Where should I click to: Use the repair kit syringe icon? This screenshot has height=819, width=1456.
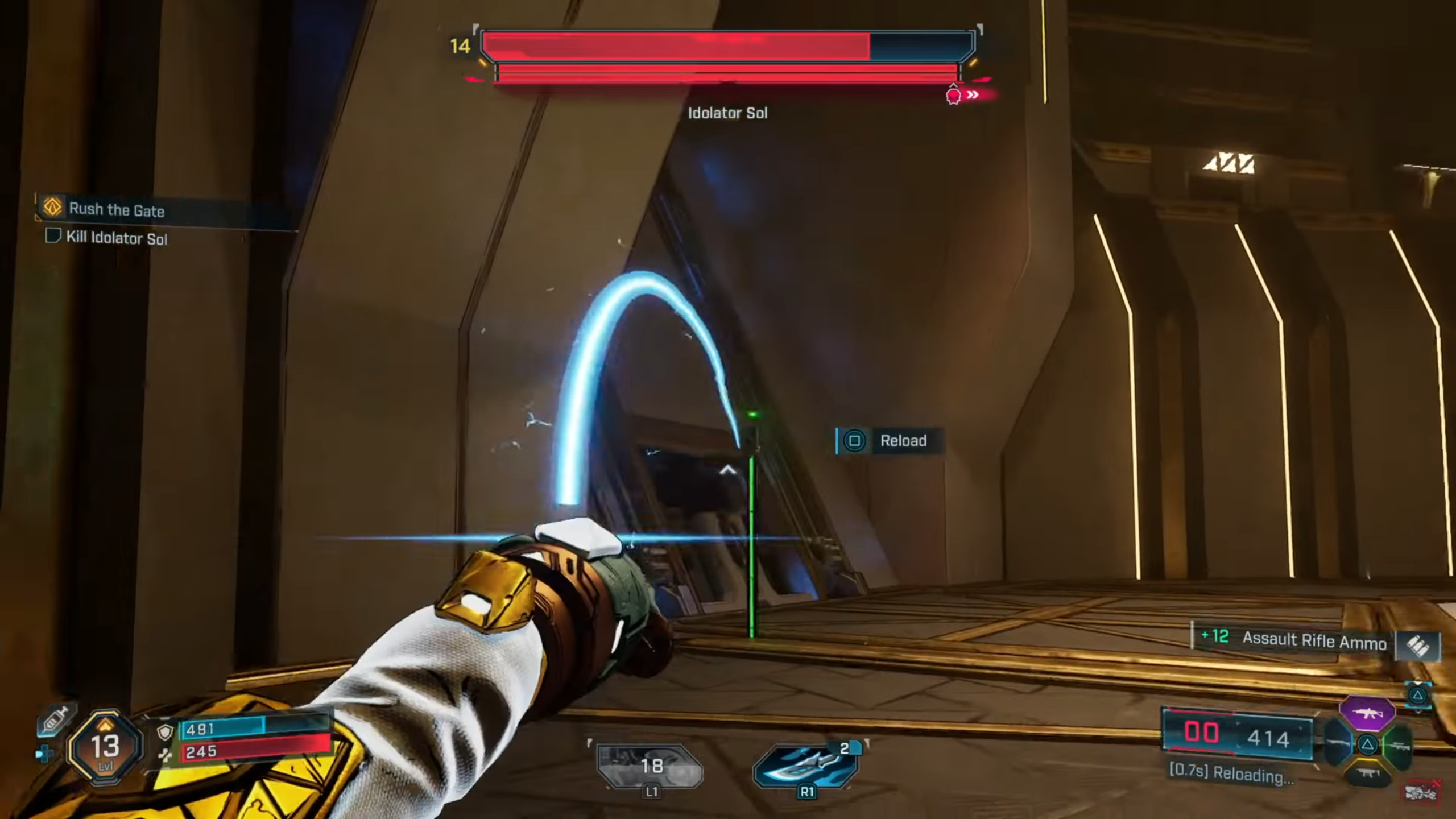click(55, 720)
